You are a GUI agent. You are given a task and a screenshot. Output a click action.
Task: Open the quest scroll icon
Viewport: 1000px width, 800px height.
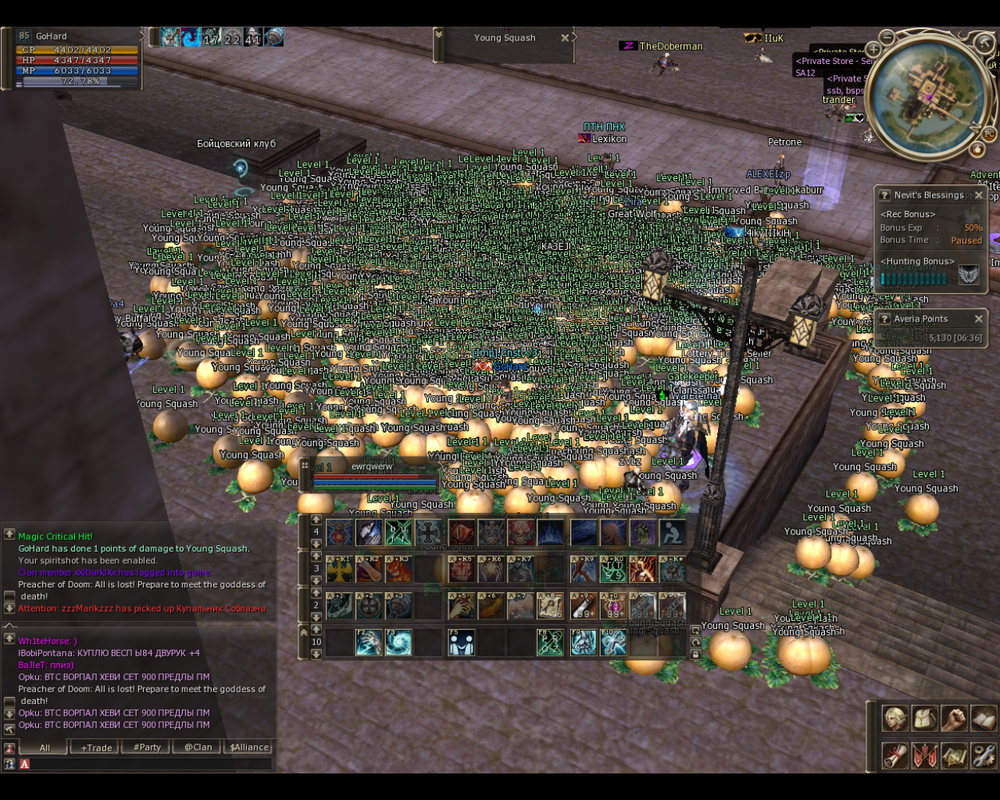[895, 755]
